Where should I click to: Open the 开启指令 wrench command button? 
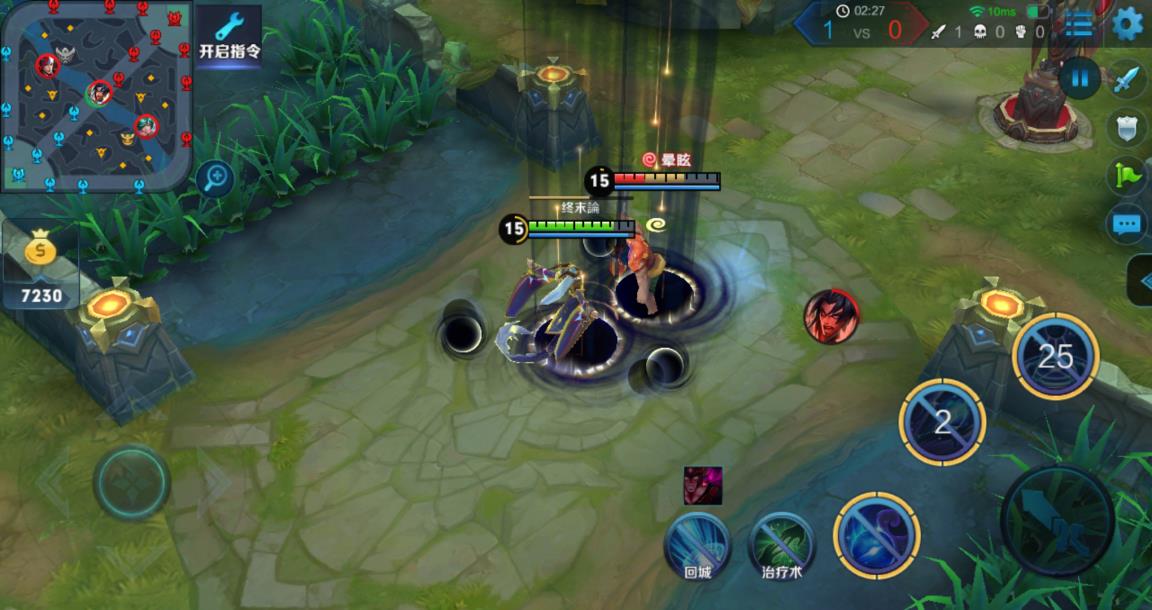(x=229, y=36)
